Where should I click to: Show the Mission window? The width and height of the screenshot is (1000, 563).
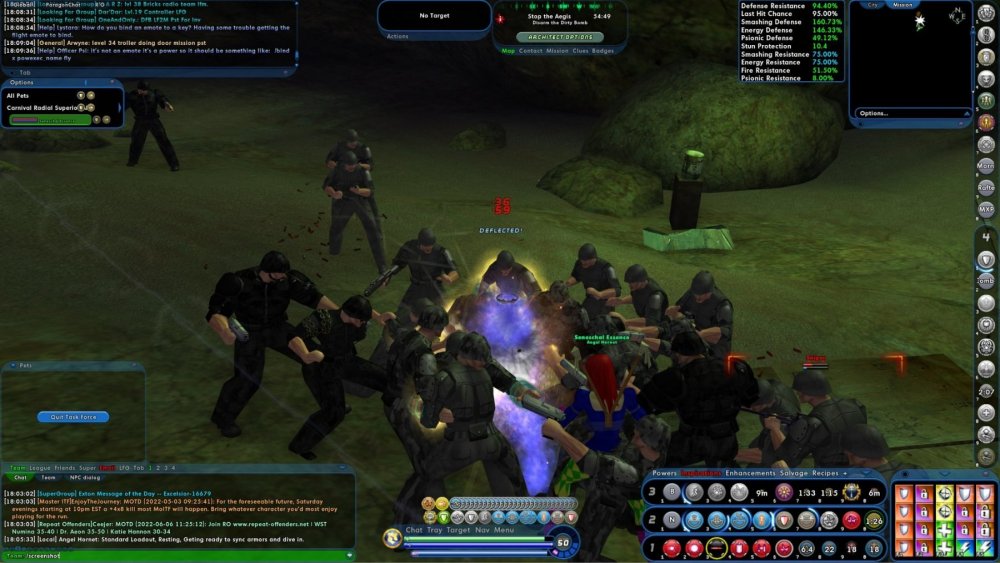click(557, 50)
